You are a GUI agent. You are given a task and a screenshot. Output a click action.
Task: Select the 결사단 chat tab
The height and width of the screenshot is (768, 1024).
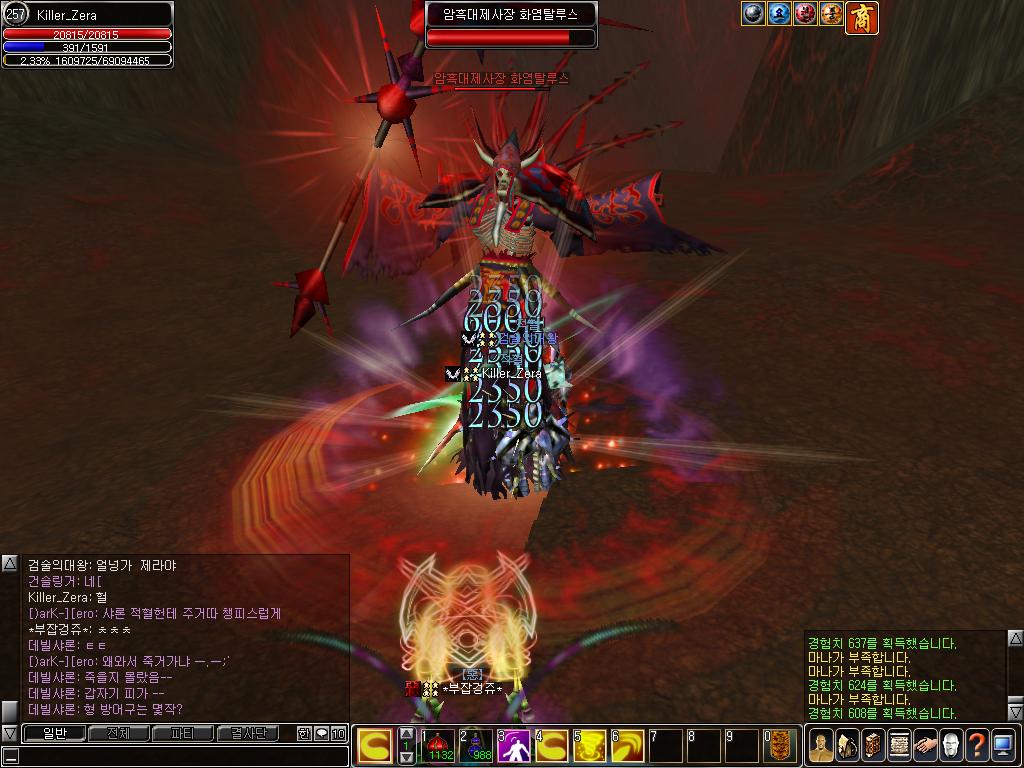(x=248, y=733)
